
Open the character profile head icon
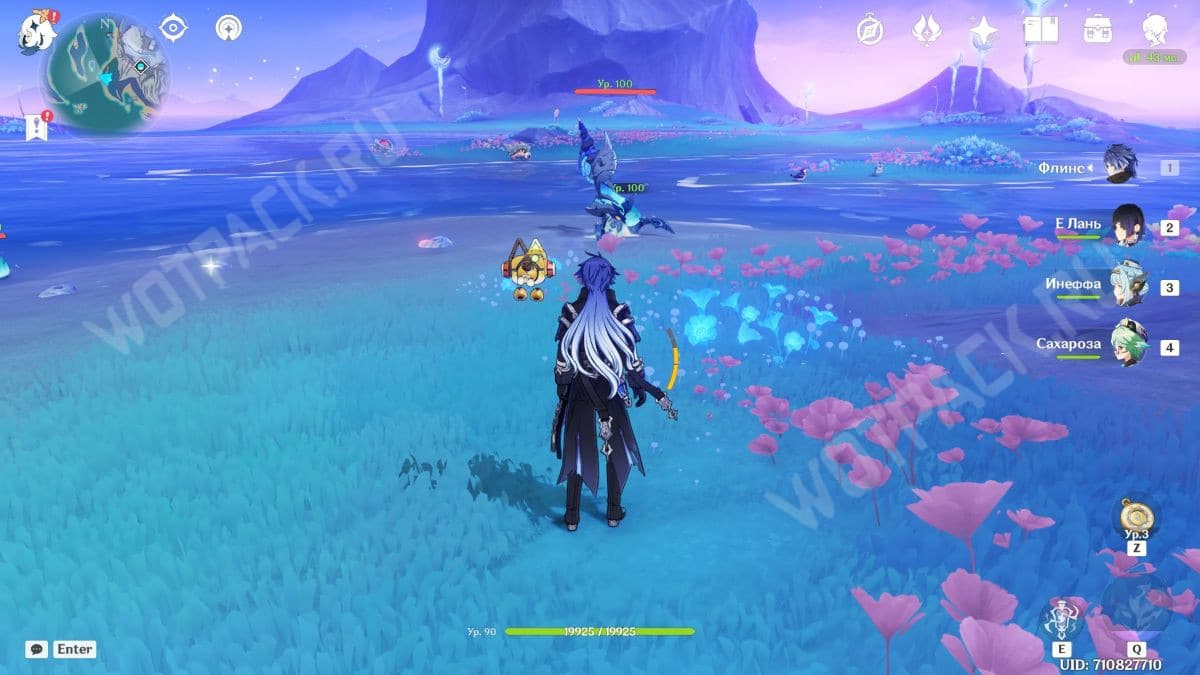click(x=1156, y=30)
